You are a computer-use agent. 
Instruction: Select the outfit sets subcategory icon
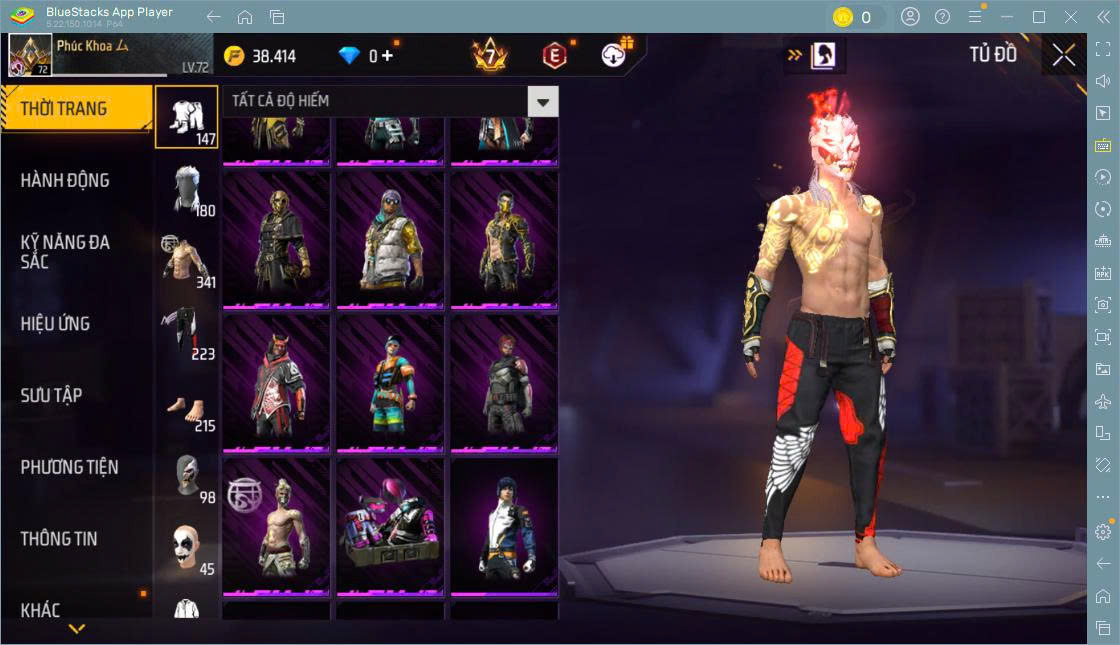[186, 117]
